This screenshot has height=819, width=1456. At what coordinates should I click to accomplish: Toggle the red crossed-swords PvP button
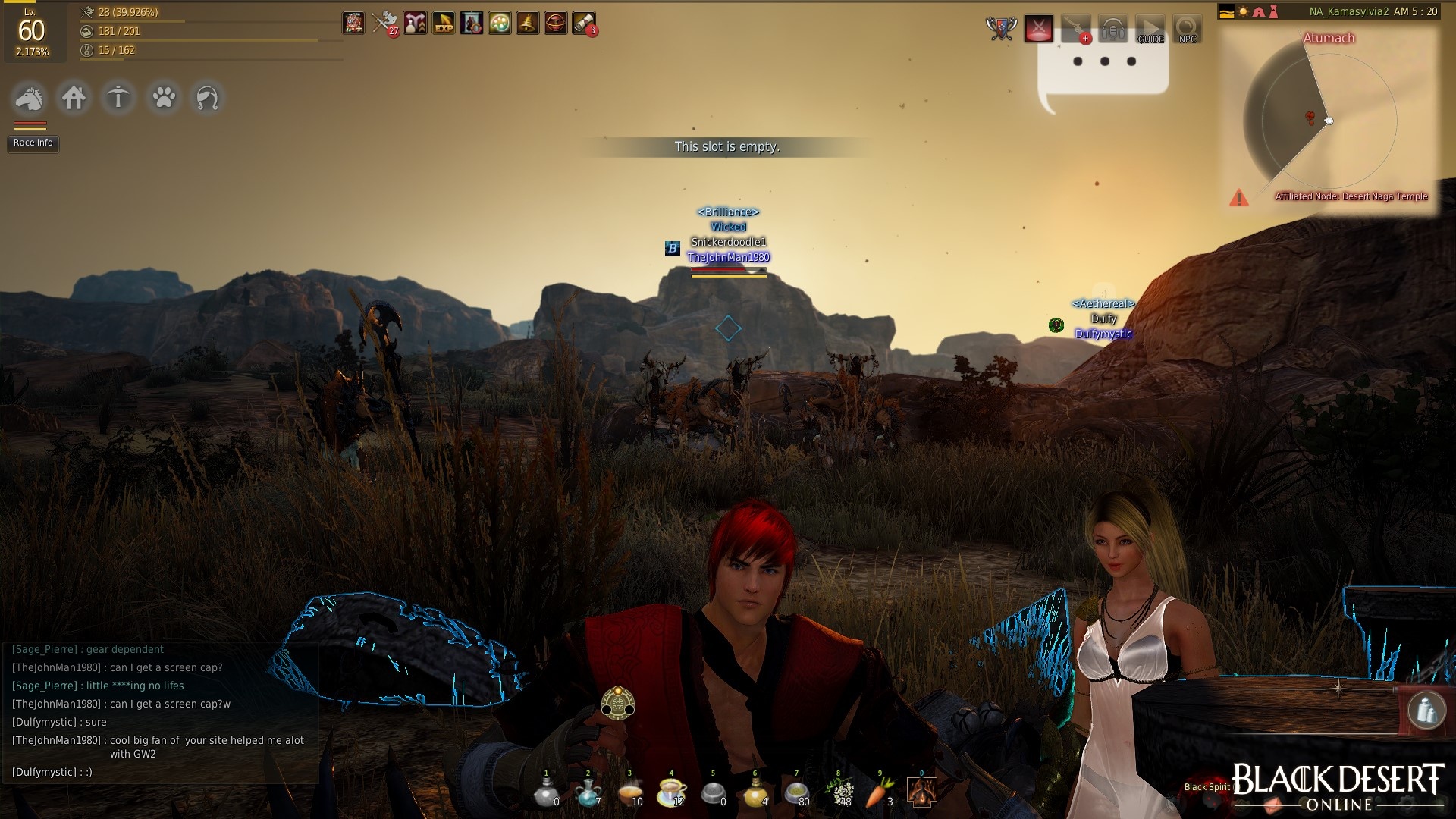tap(1039, 30)
